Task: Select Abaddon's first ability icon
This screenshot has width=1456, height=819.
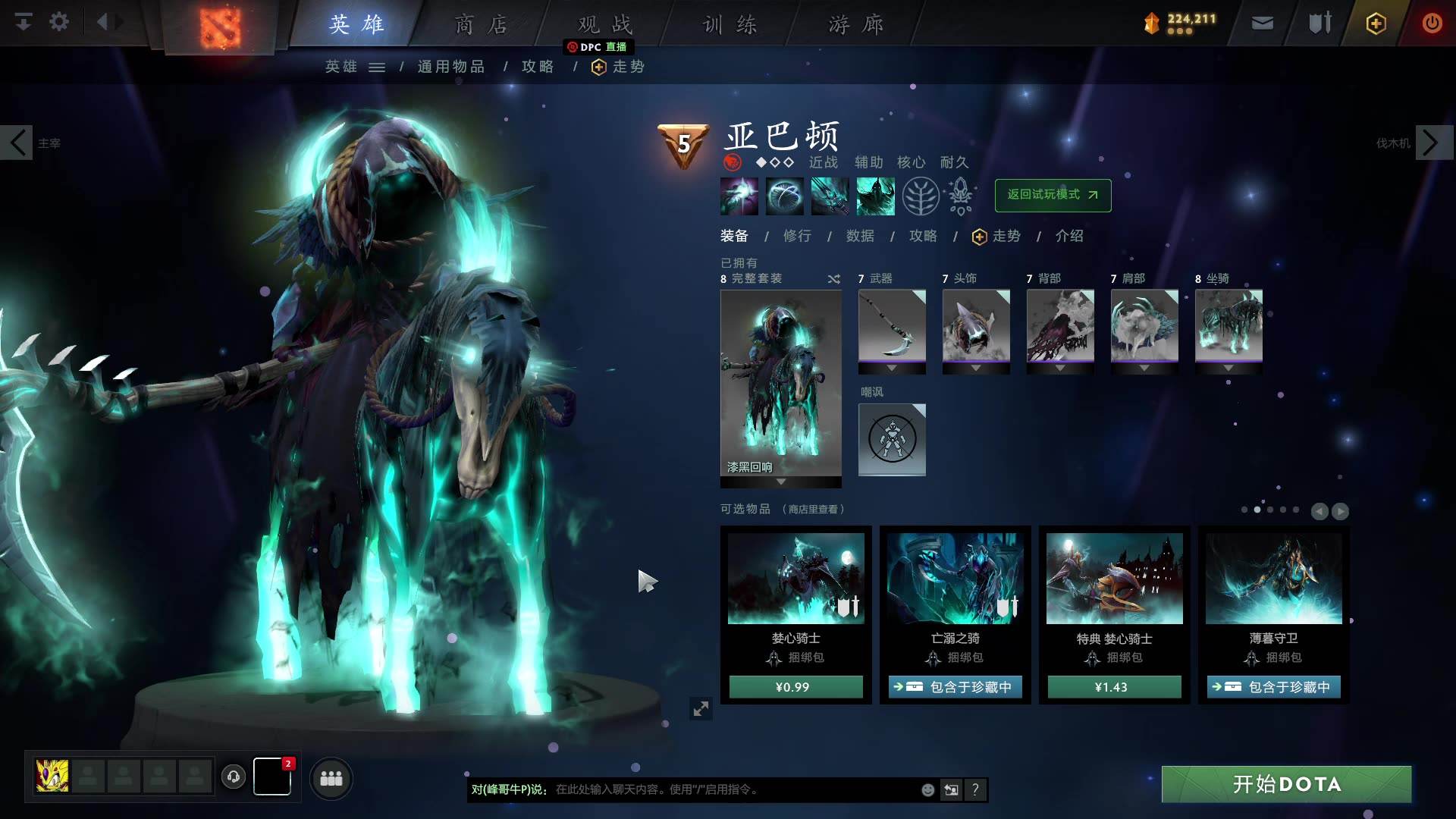Action: tap(739, 196)
